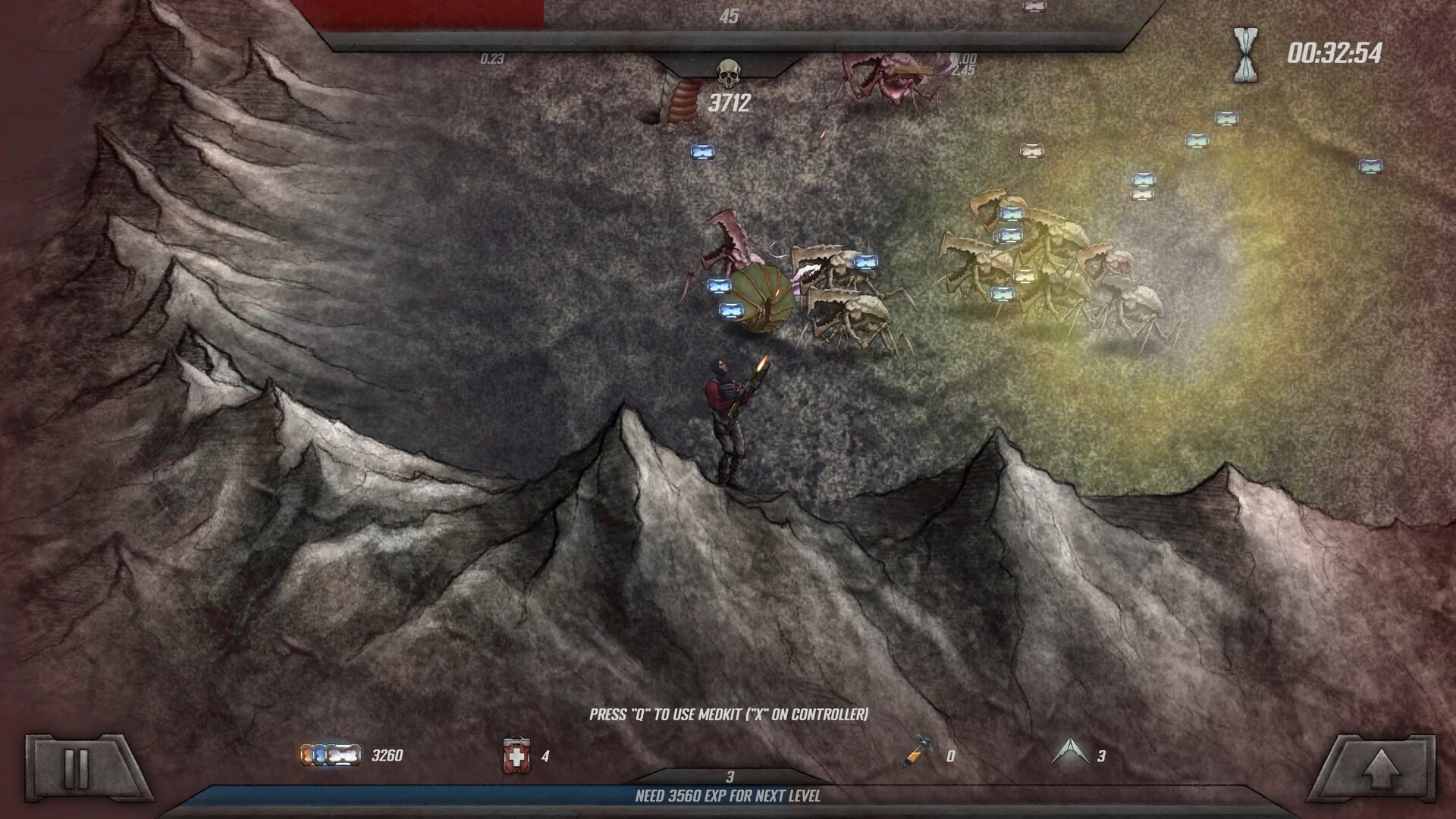
Task: Click the medkit hint message text
Action: coord(728,714)
